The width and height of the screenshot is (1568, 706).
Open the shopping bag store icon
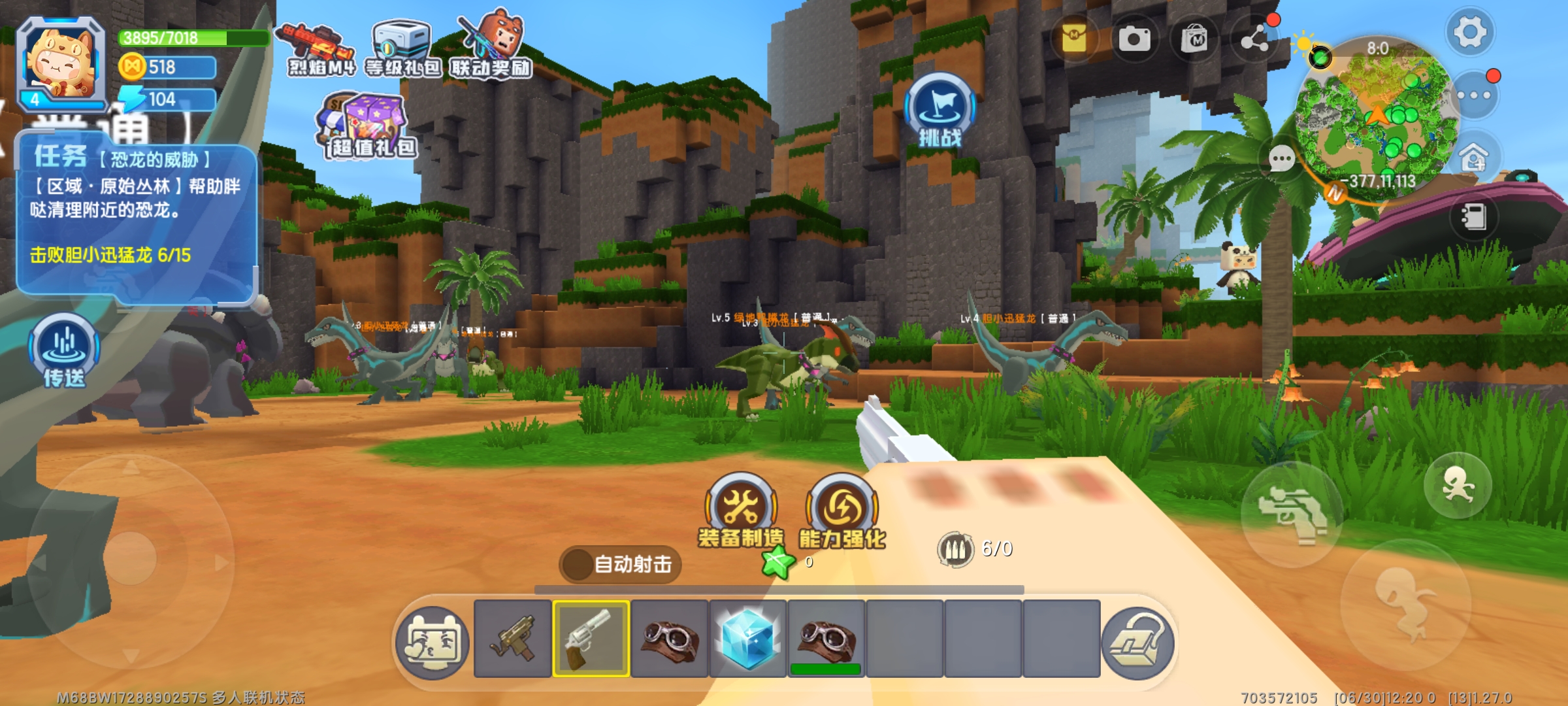pos(1194,39)
